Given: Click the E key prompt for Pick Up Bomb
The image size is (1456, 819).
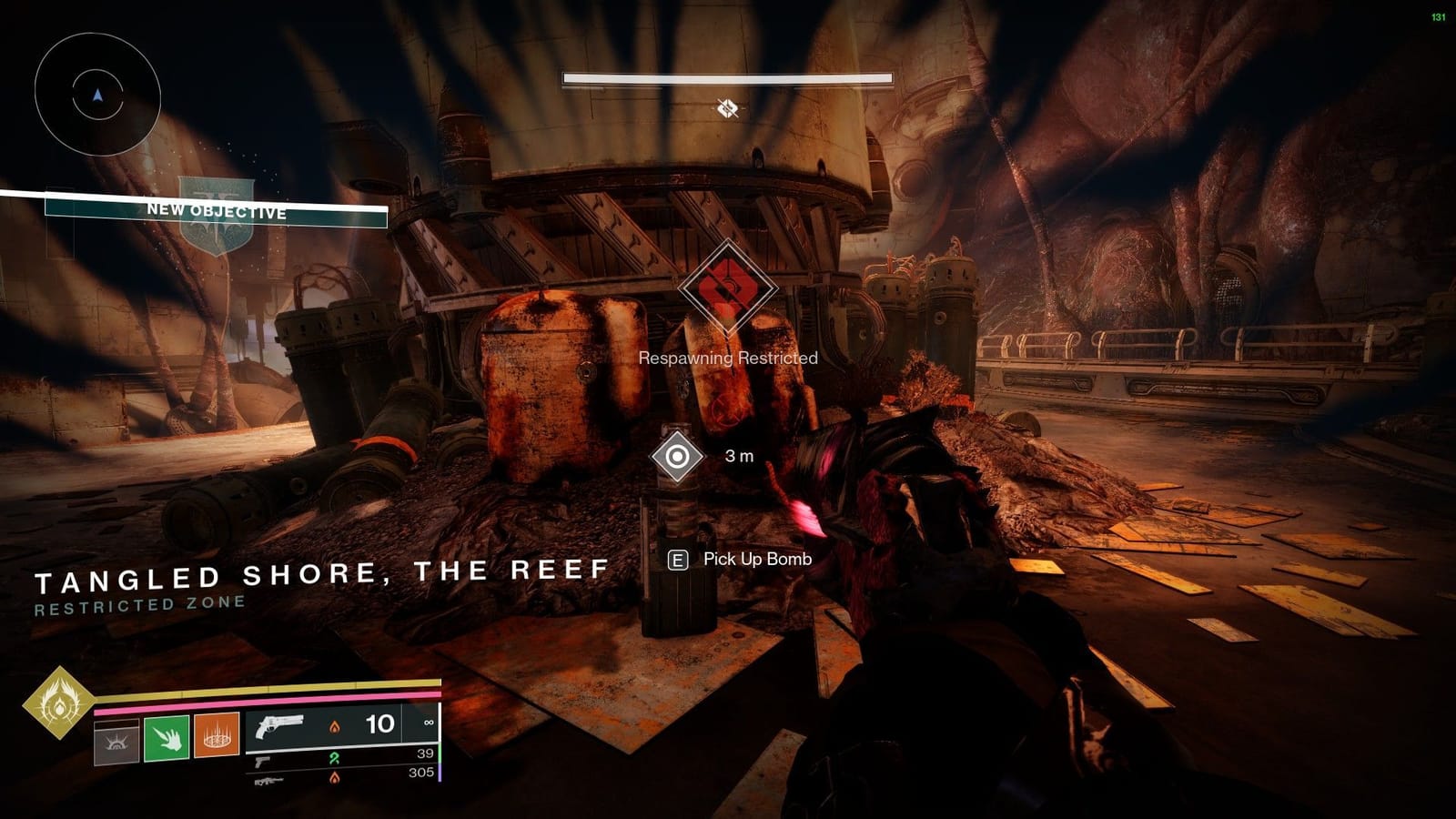Looking at the screenshot, I should pyautogui.click(x=676, y=560).
